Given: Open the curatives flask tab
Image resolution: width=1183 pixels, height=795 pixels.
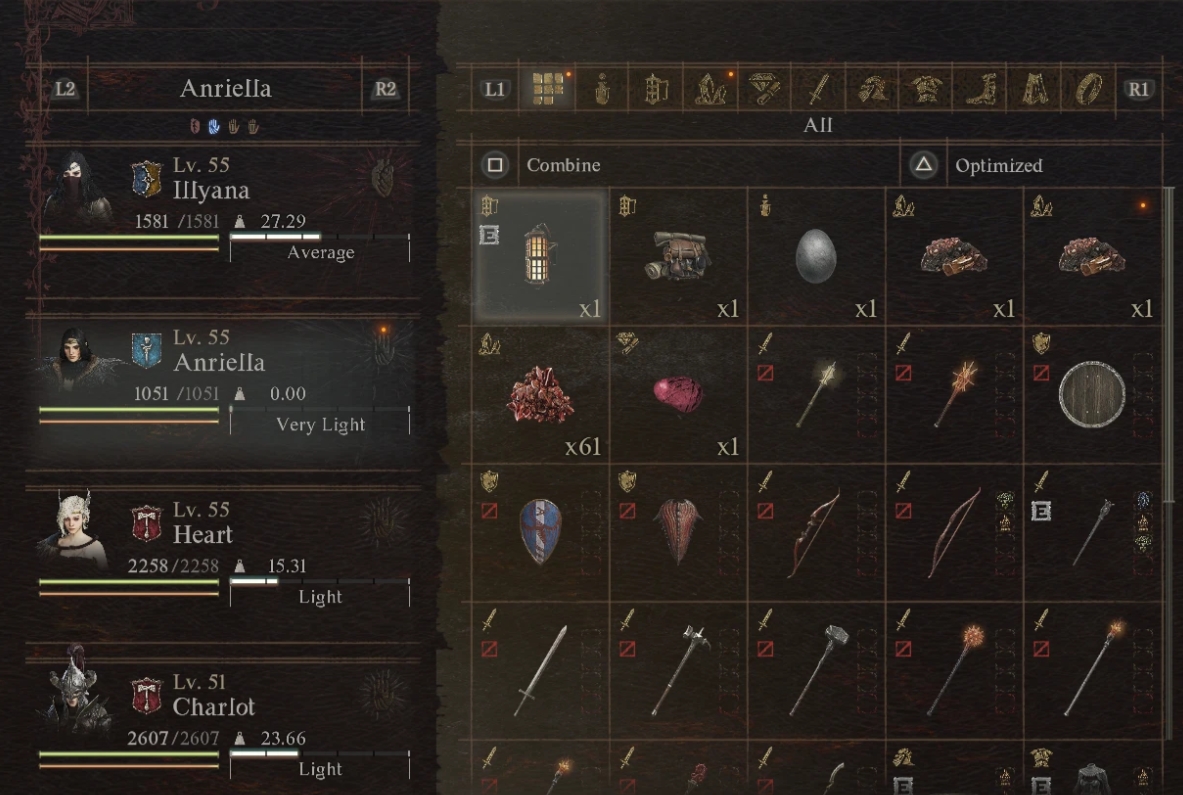Looking at the screenshot, I should tap(601, 89).
